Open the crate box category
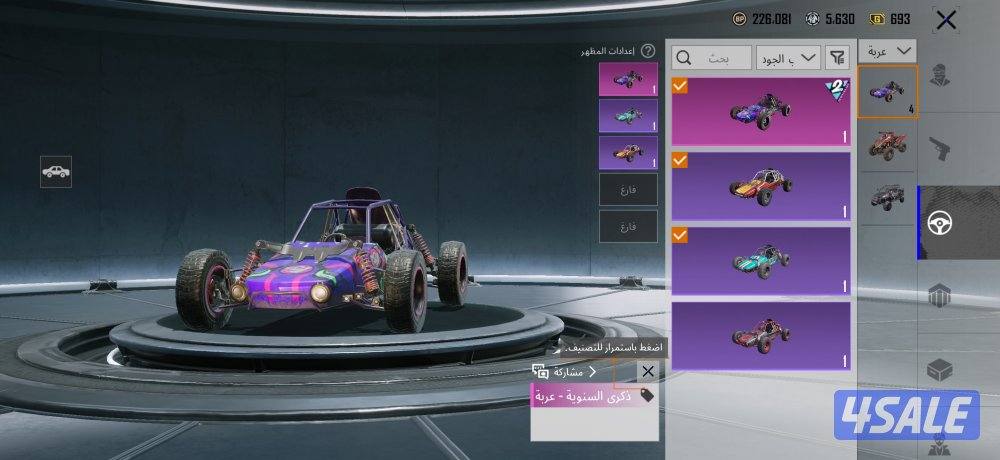 (x=939, y=368)
